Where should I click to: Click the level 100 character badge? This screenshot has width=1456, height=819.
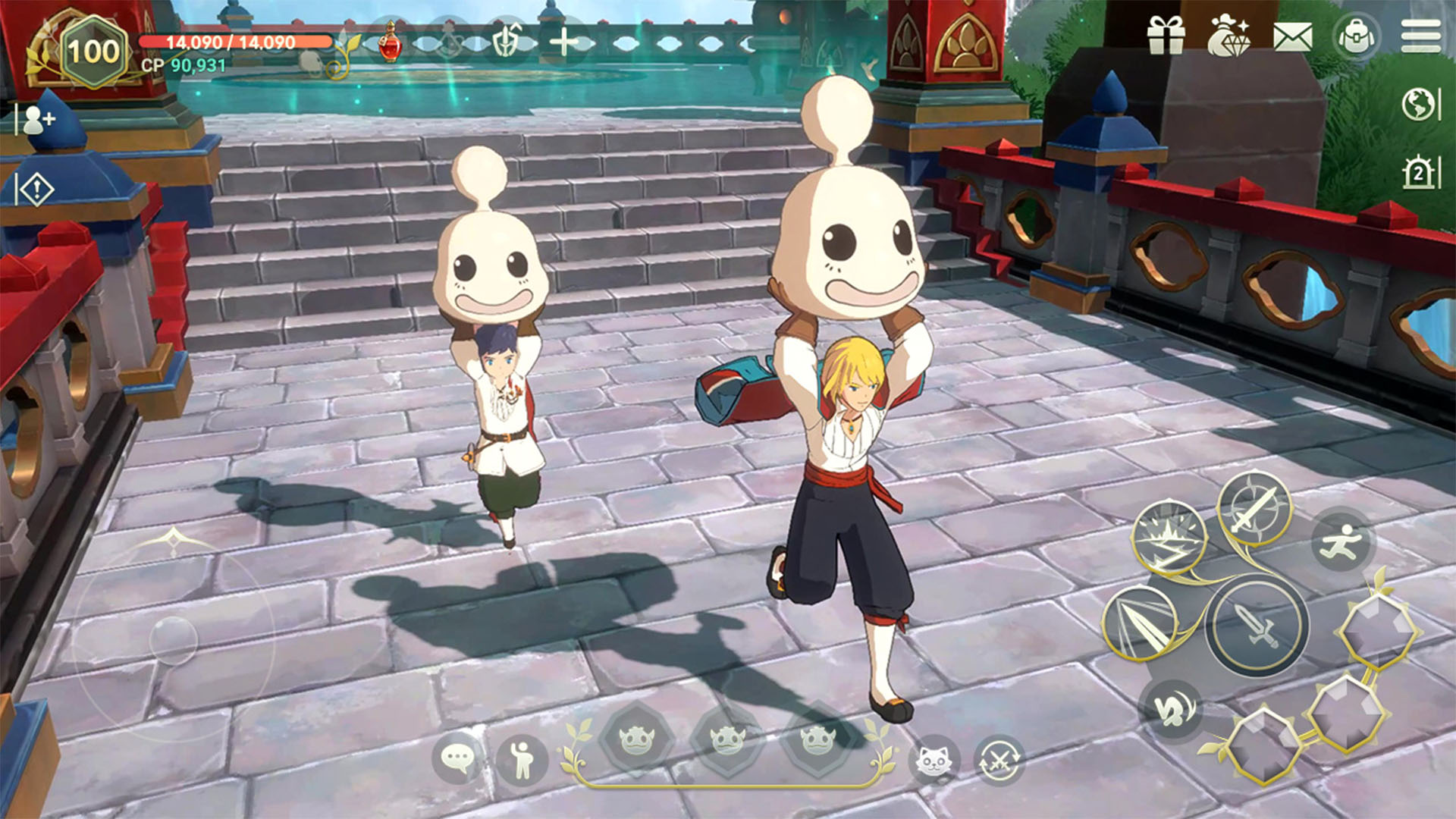tap(93, 52)
